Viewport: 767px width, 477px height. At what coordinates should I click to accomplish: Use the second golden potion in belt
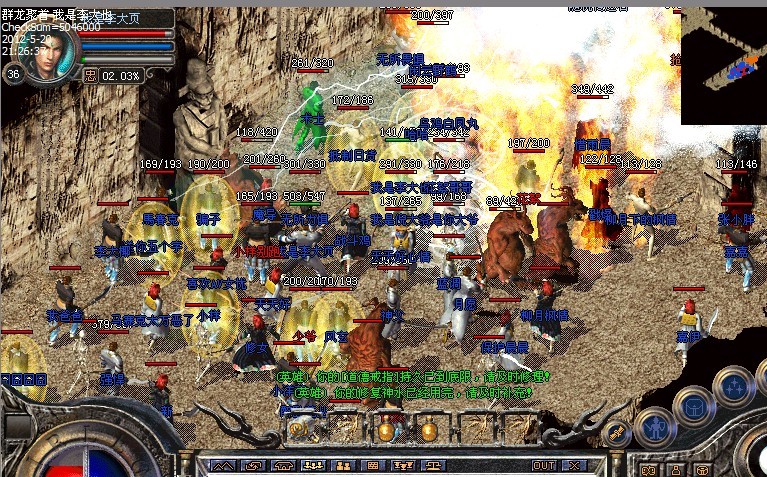pyautogui.click(x=428, y=430)
